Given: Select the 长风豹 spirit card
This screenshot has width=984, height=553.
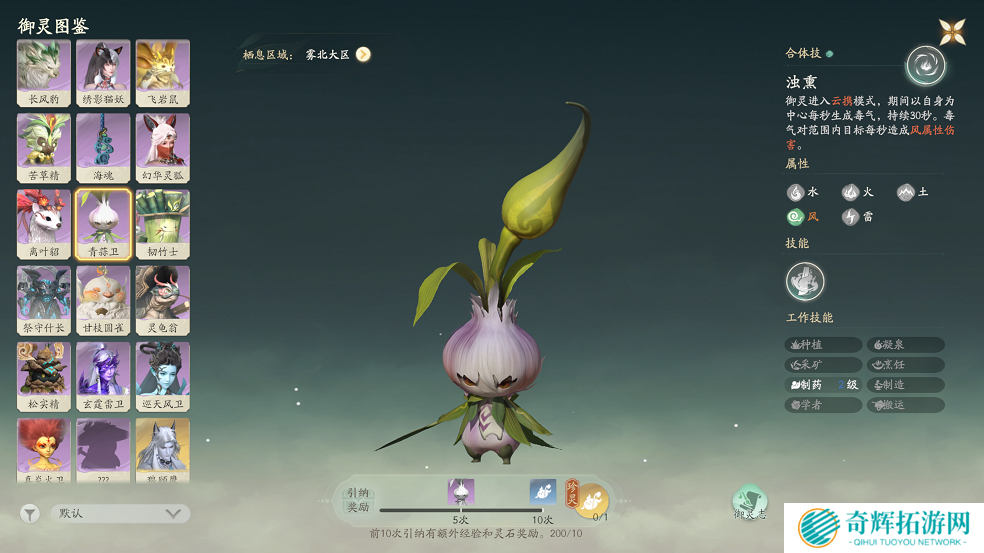Looking at the screenshot, I should coord(44,72).
